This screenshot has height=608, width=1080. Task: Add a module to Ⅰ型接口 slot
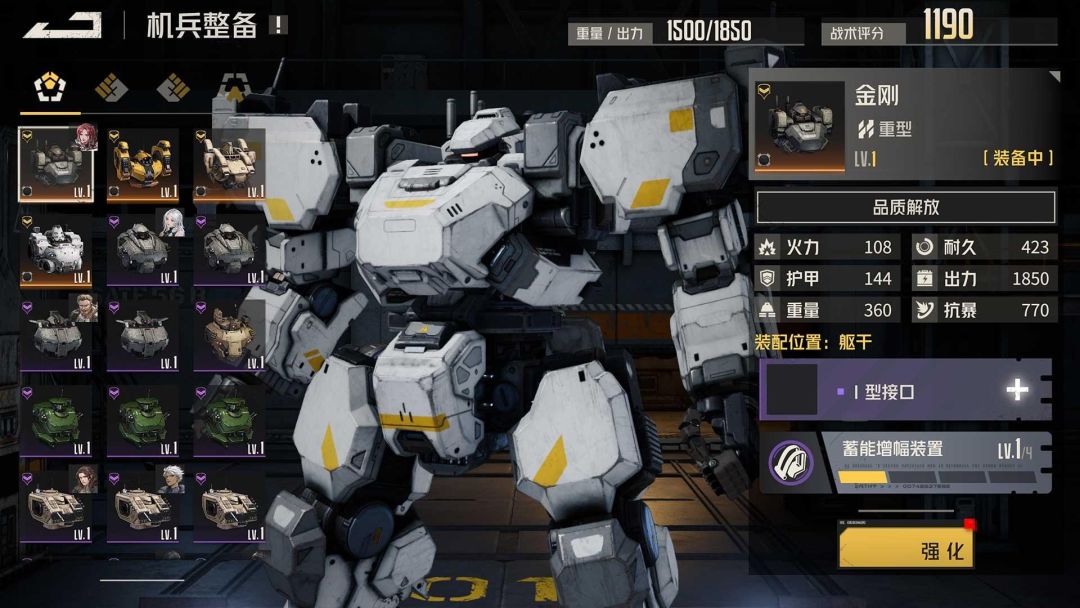pos(1016,390)
